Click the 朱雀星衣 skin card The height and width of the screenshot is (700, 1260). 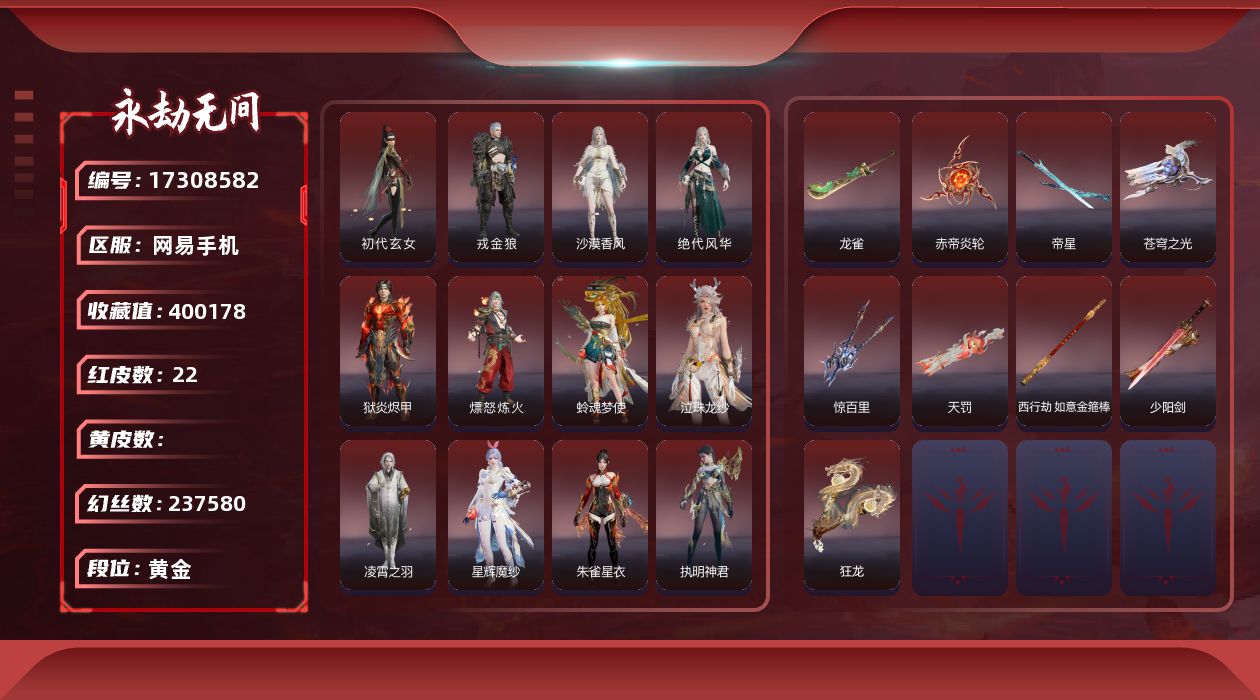tap(600, 515)
